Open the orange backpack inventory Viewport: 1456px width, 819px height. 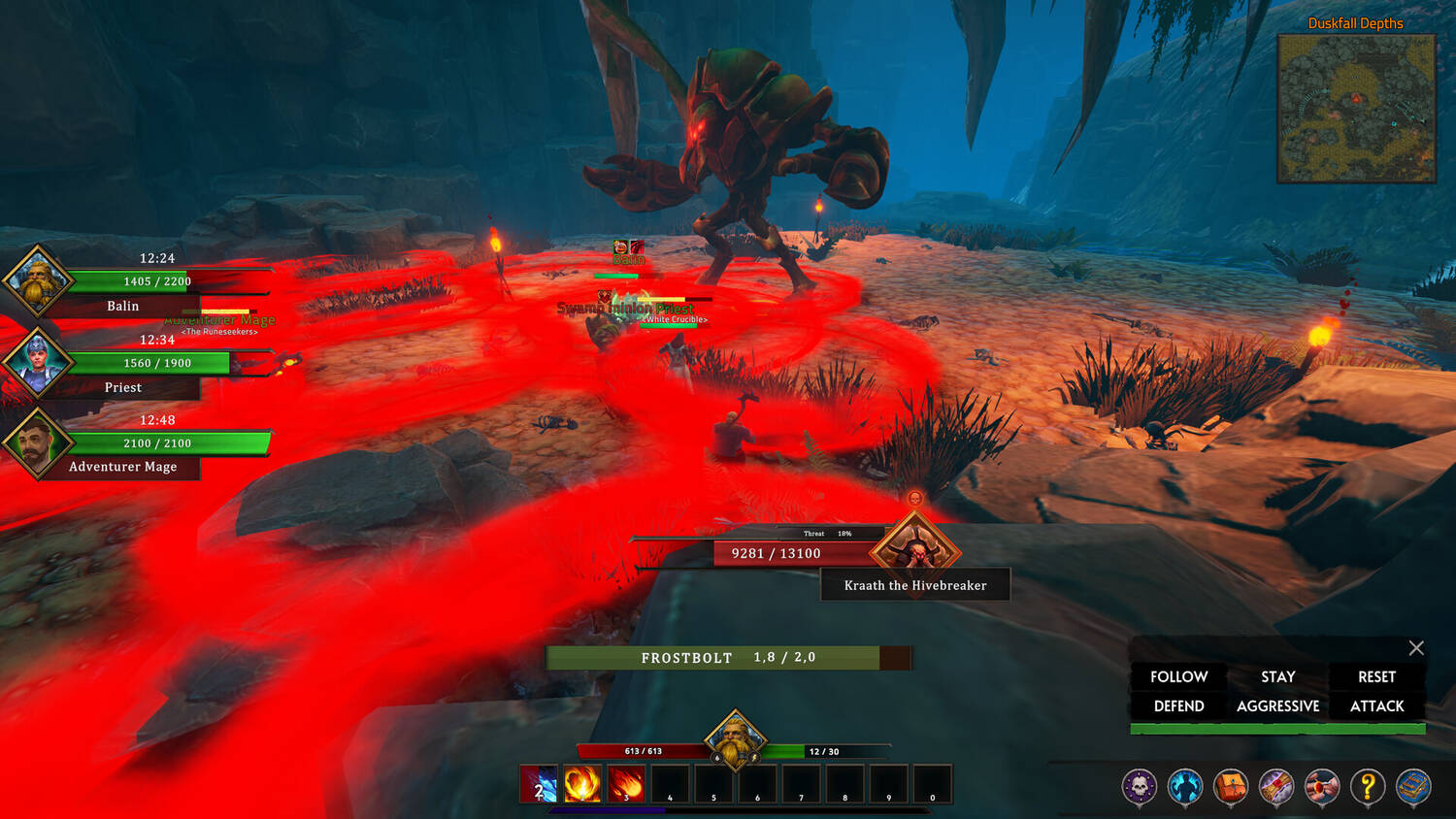pos(1231,787)
